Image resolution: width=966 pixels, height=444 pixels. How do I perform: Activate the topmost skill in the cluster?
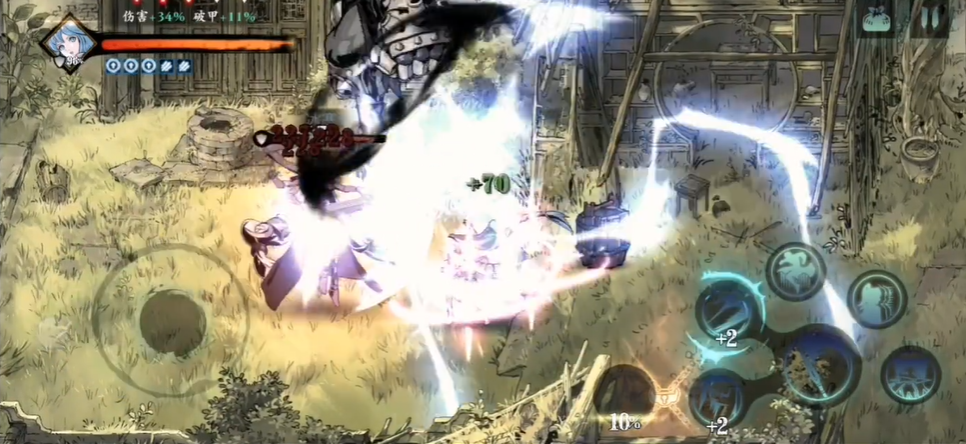(x=795, y=270)
